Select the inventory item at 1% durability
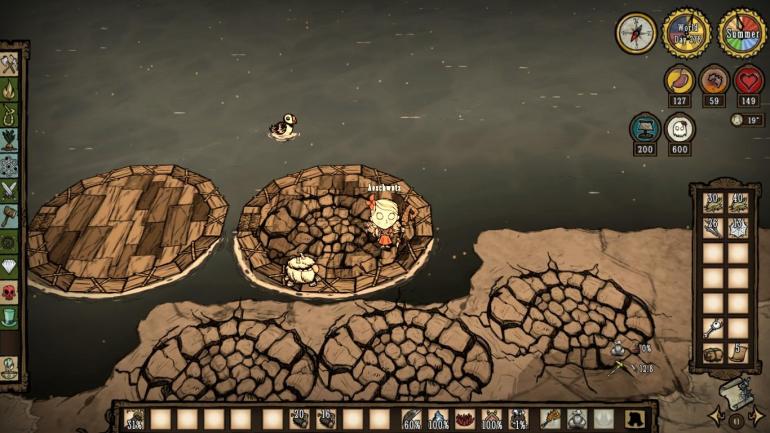 point(519,419)
